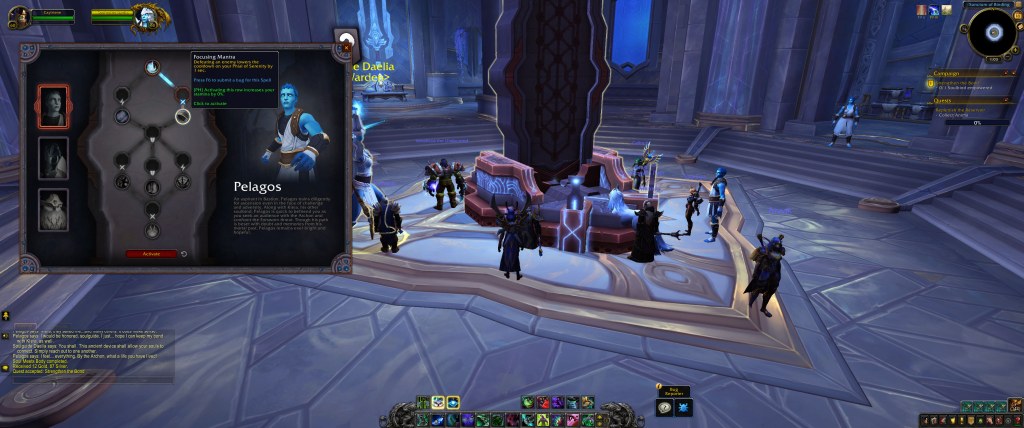This screenshot has width=1024, height=428.
Task: Choose the dark hooded soulbind portrait
Action: (53, 158)
